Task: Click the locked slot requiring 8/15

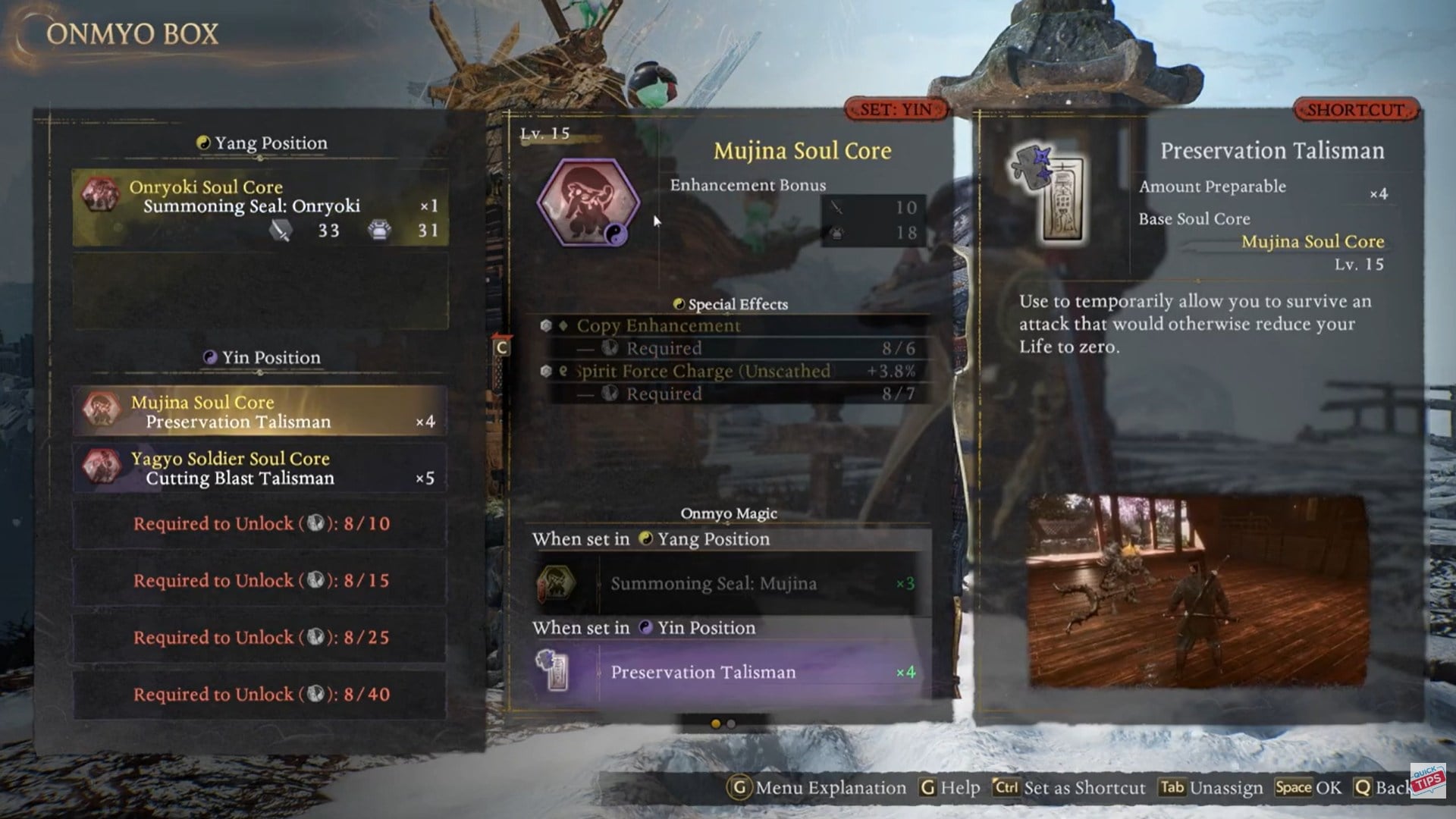Action: [x=260, y=581]
